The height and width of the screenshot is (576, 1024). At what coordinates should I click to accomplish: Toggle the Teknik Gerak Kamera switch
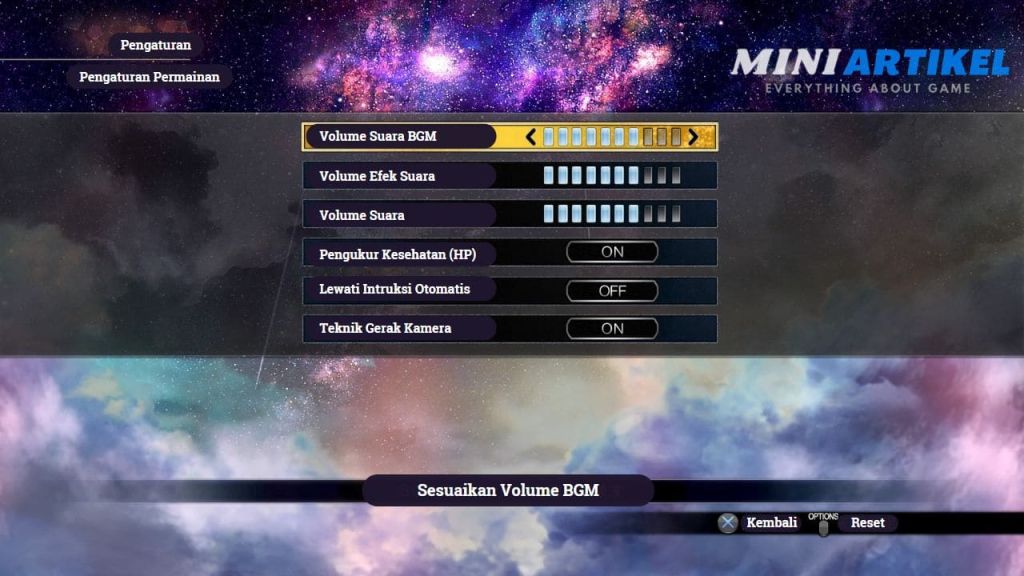click(x=612, y=328)
